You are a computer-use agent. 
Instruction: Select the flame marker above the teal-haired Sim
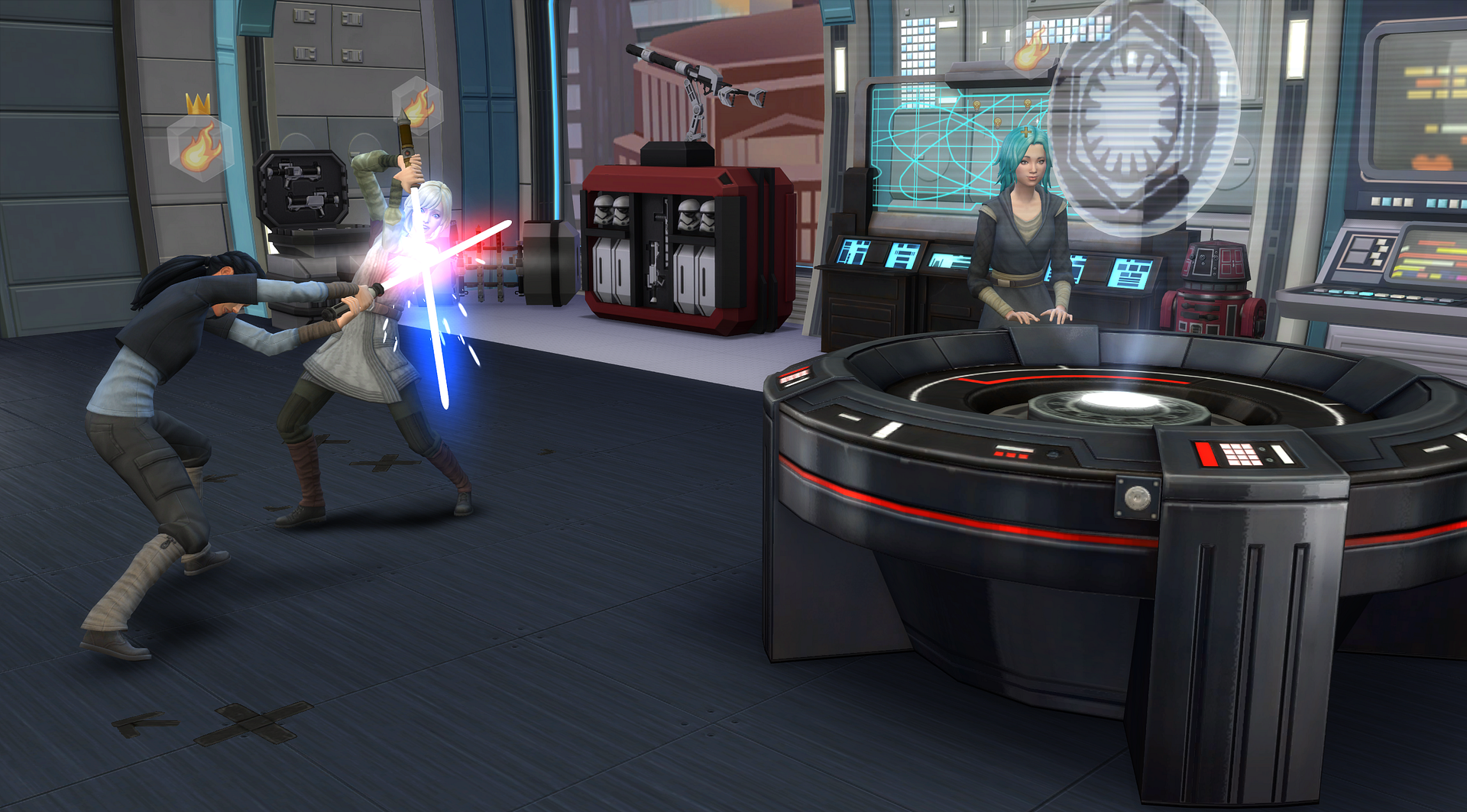tap(1032, 47)
